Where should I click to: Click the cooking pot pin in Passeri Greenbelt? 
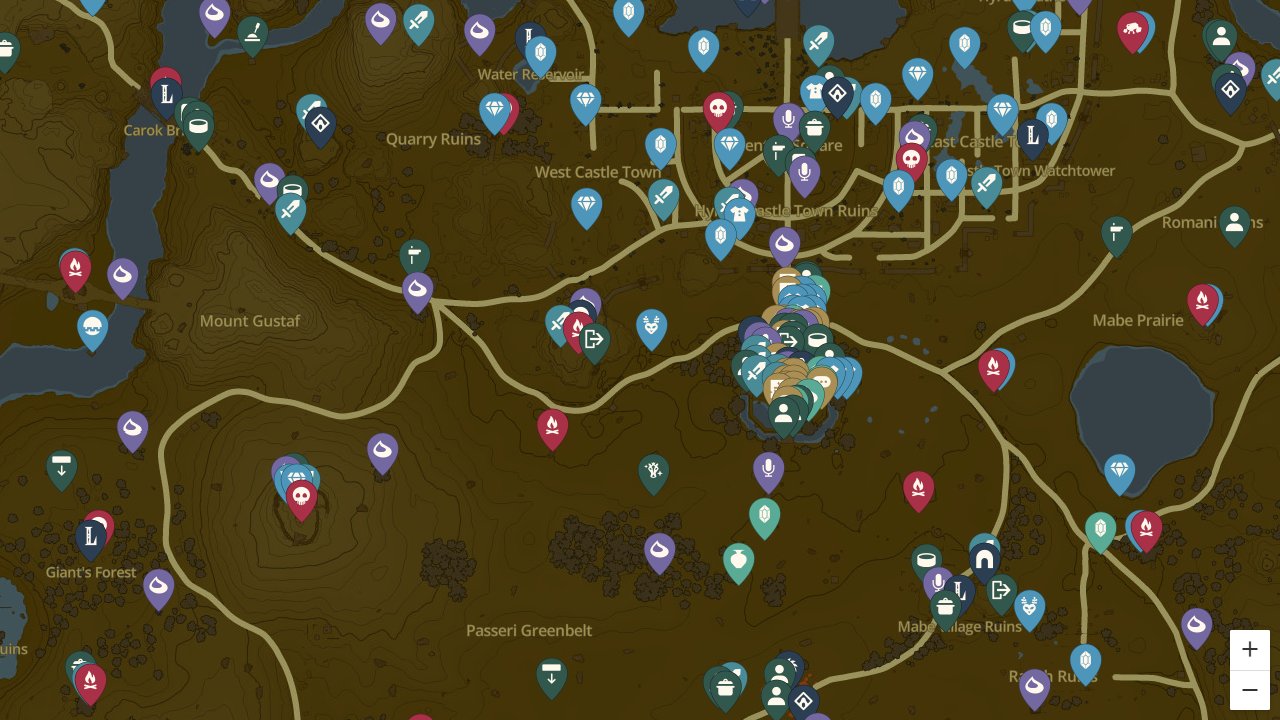[x=725, y=685]
